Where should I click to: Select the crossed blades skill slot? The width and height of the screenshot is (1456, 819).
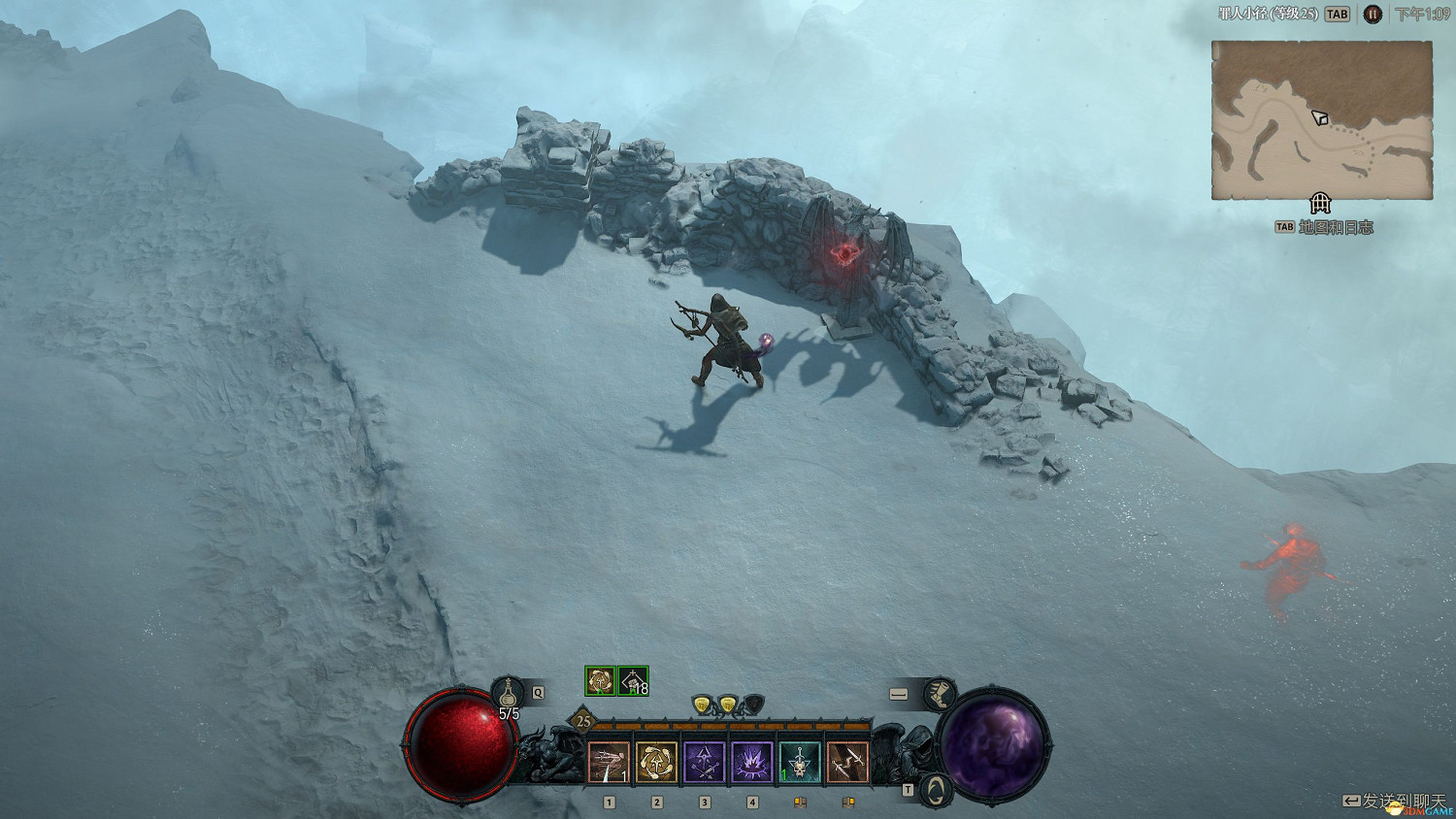pos(846,763)
